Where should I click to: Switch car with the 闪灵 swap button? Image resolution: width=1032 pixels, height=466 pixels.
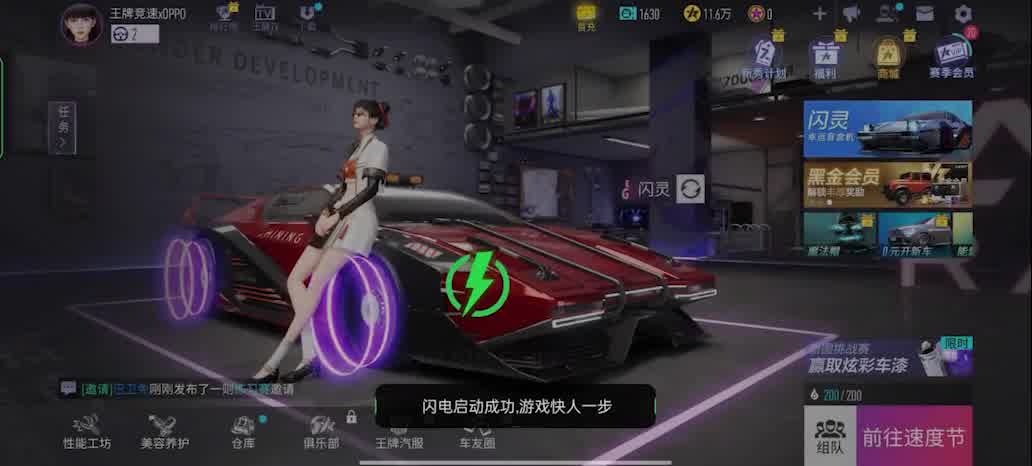click(690, 188)
